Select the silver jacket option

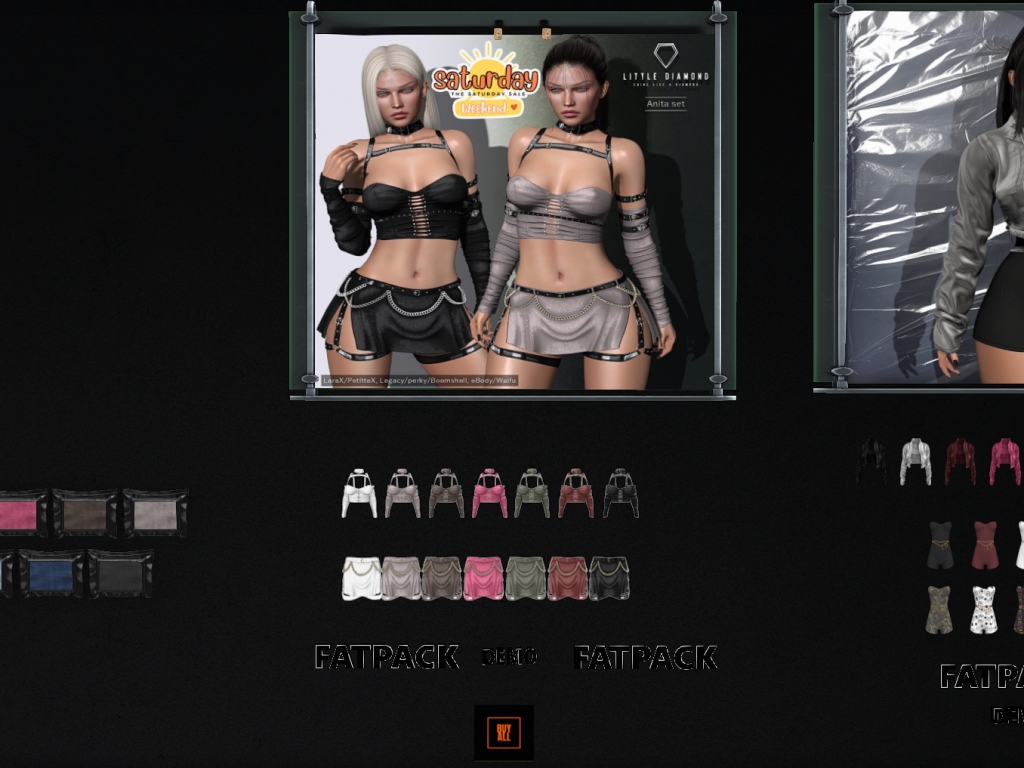tap(915, 462)
